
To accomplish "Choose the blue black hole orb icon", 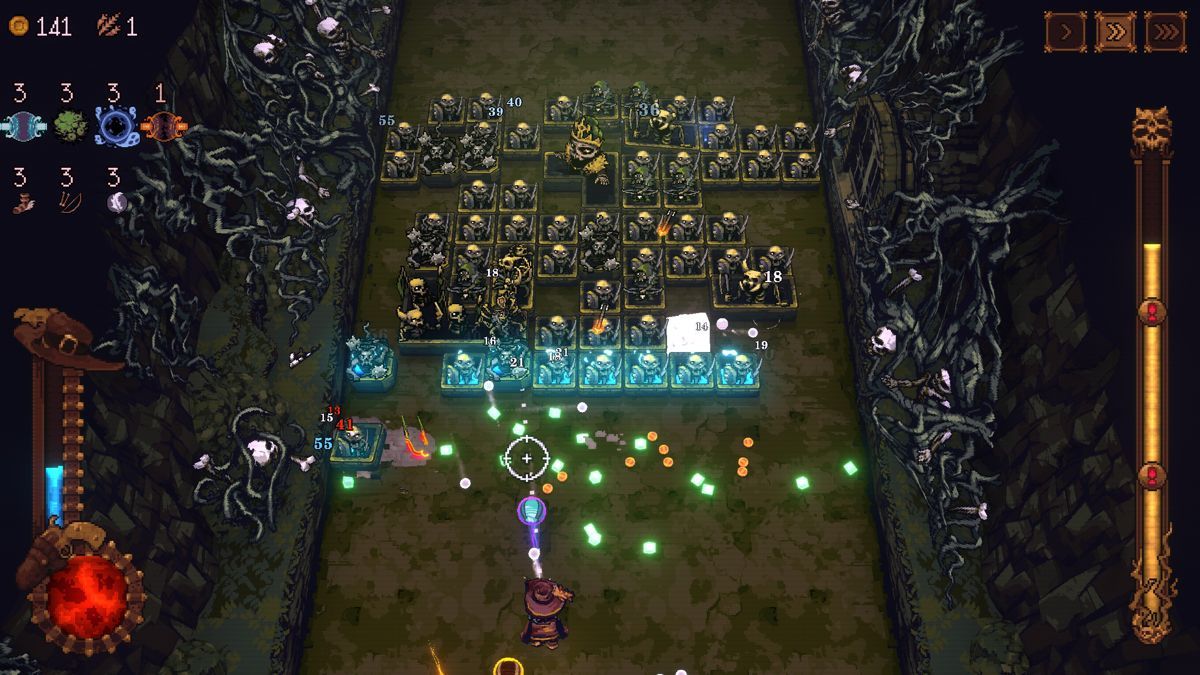I will [x=115, y=128].
